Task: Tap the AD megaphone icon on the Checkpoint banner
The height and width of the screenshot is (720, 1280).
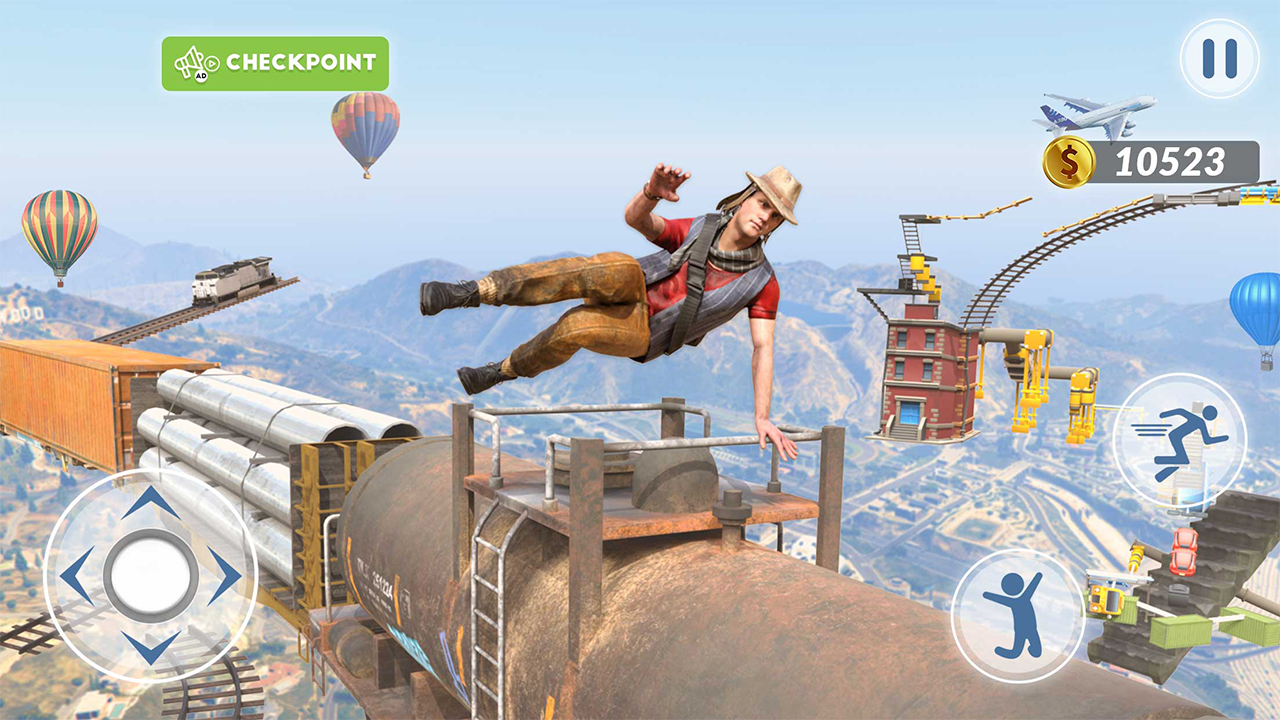Action: [192, 61]
